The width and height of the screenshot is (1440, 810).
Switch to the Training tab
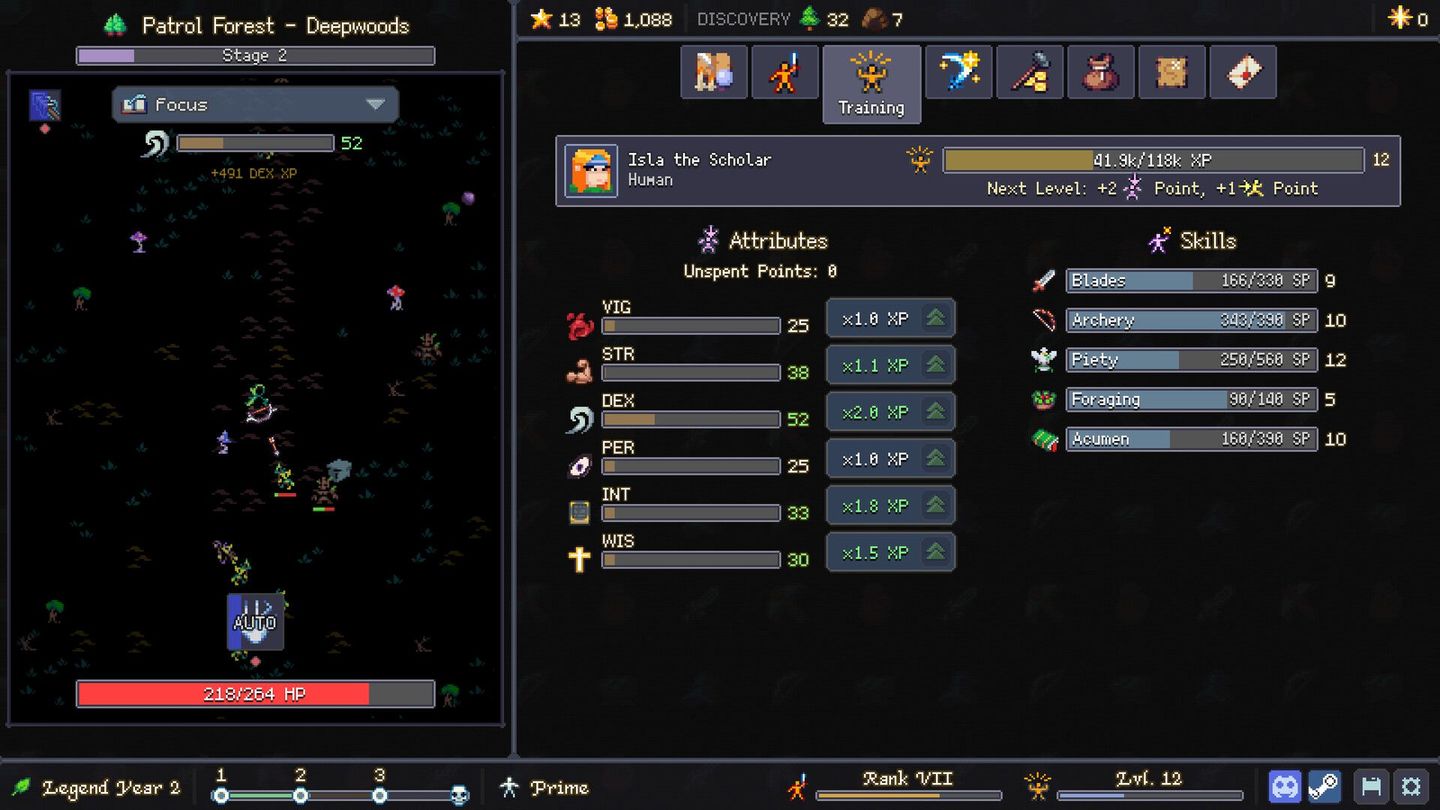coord(871,84)
